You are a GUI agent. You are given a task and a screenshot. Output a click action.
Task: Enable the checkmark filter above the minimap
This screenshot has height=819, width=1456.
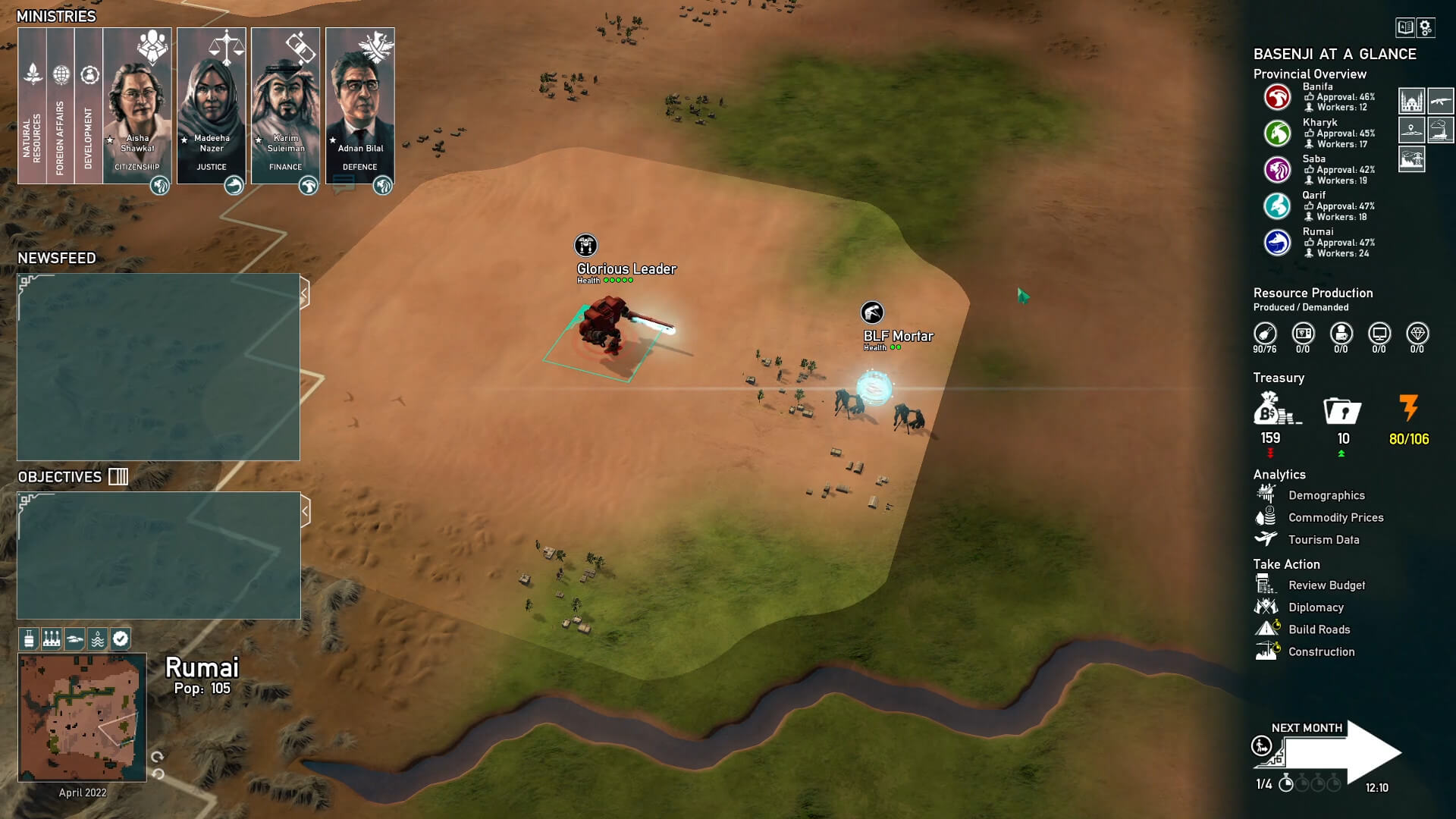(x=120, y=639)
